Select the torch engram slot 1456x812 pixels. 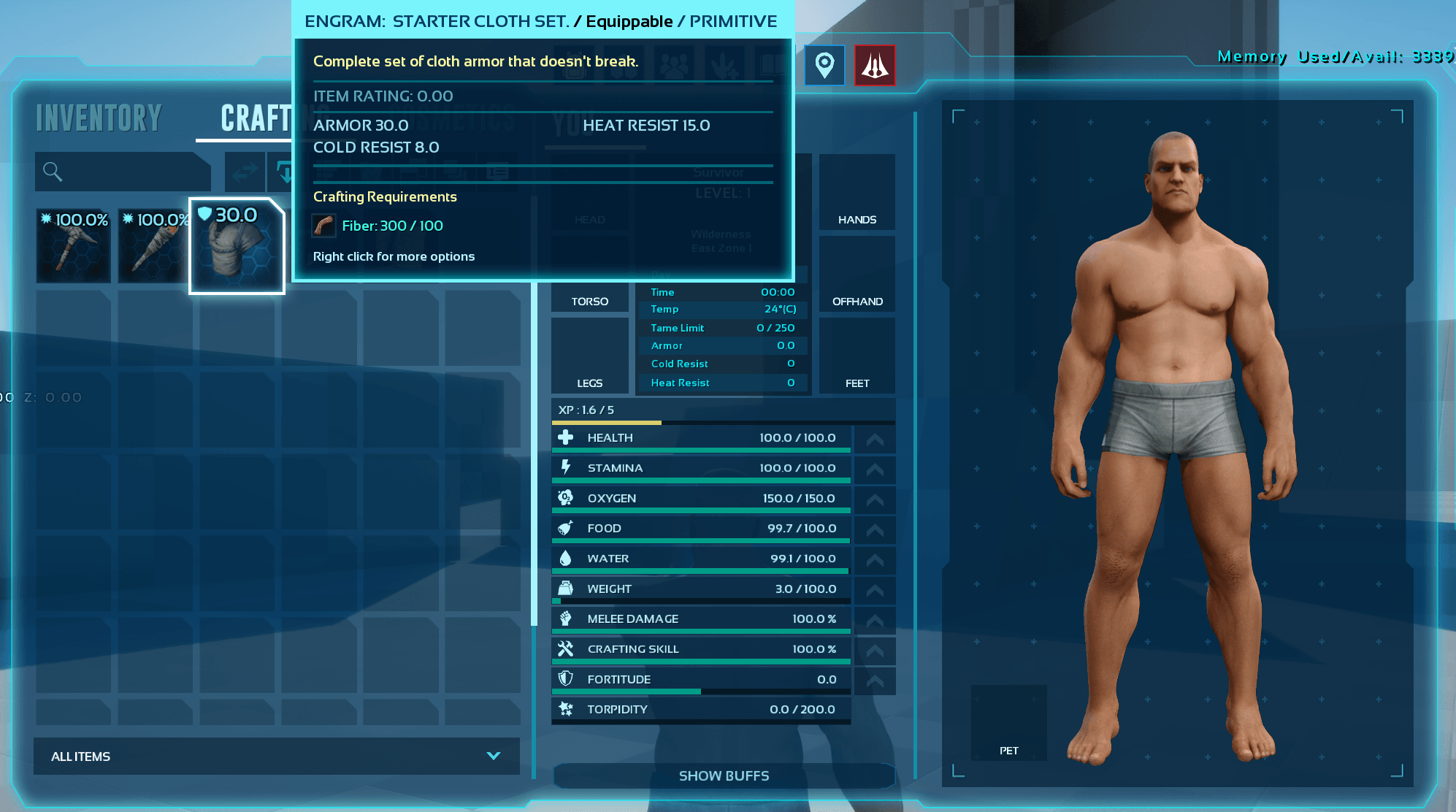click(x=153, y=245)
